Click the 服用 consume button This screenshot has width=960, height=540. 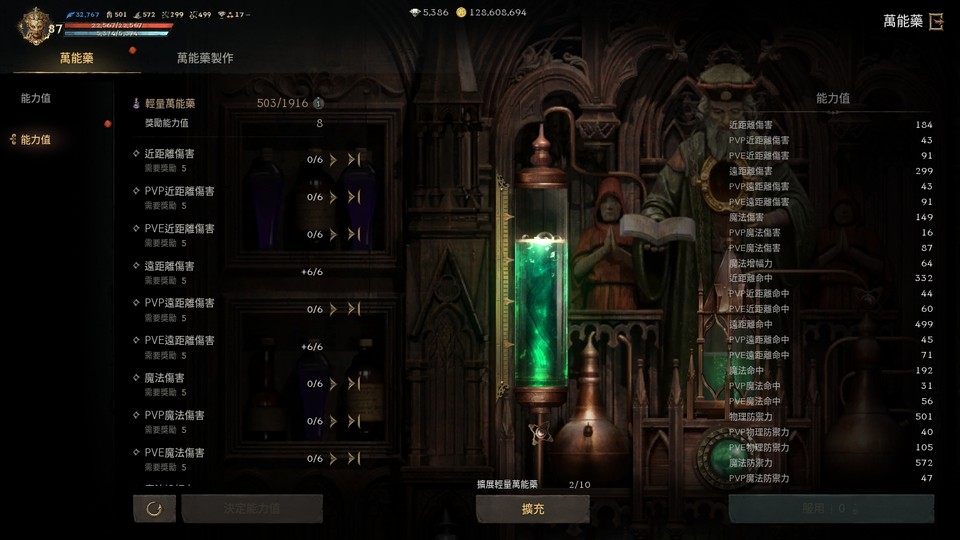pos(831,509)
